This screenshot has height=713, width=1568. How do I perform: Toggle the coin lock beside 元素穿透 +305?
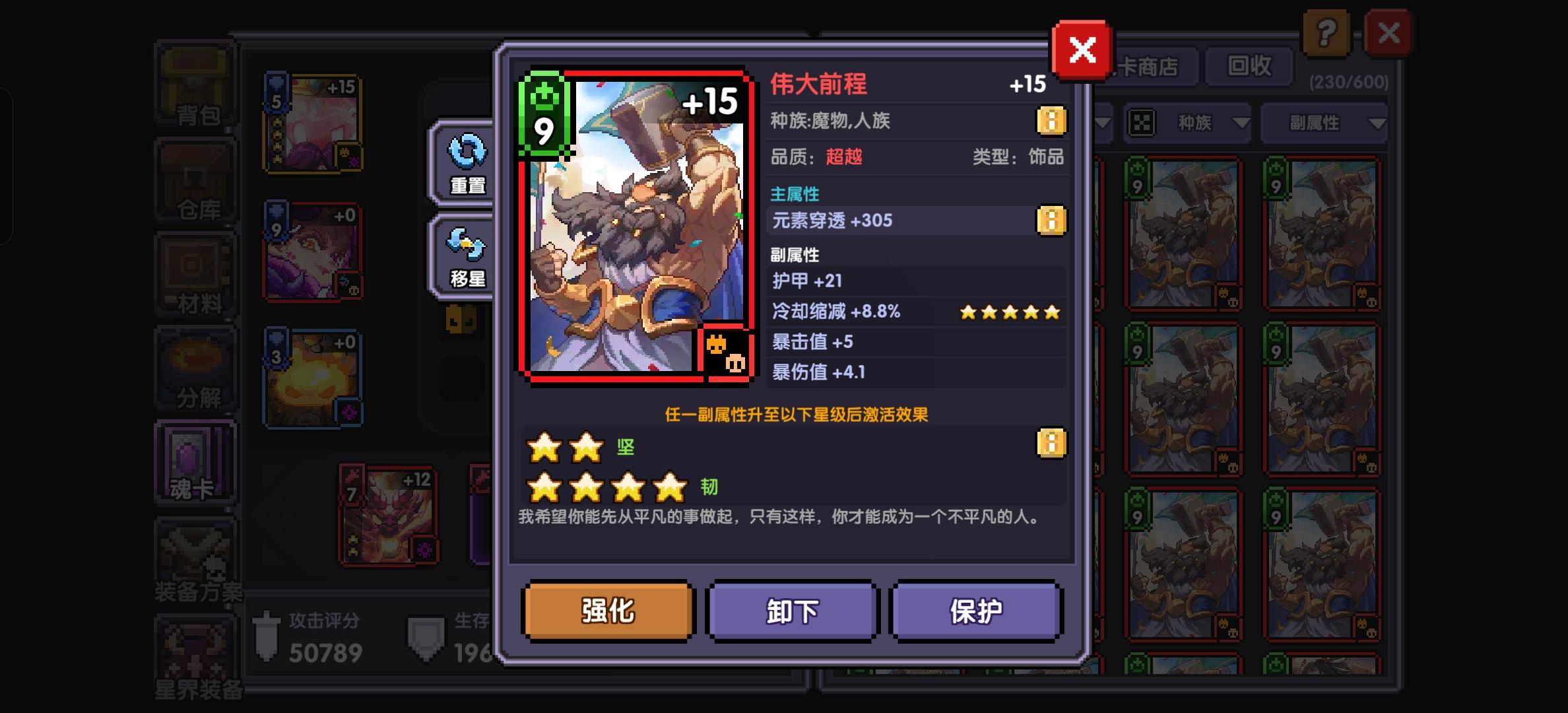(1052, 221)
